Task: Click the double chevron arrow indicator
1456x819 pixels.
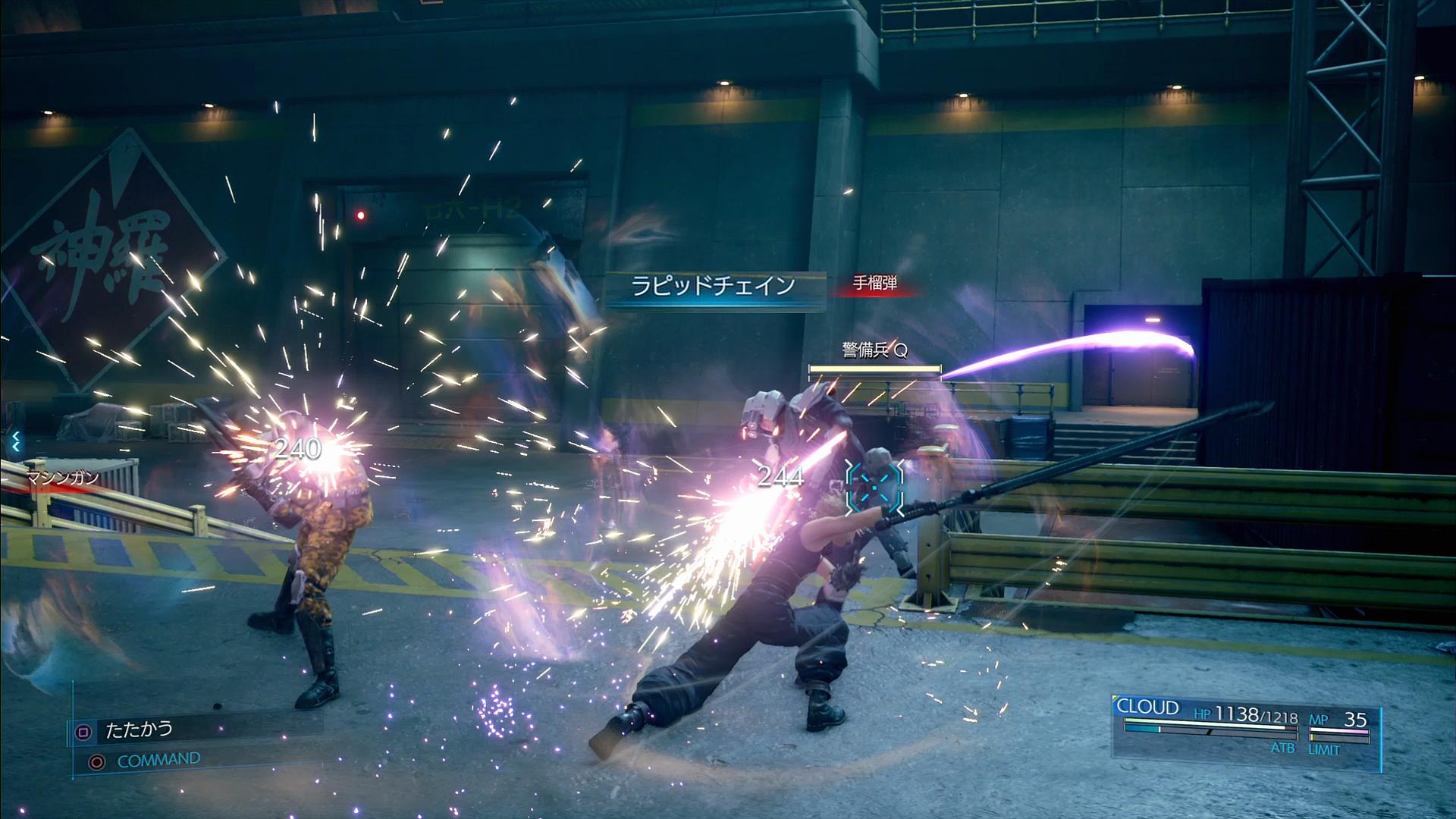Action: (14, 441)
